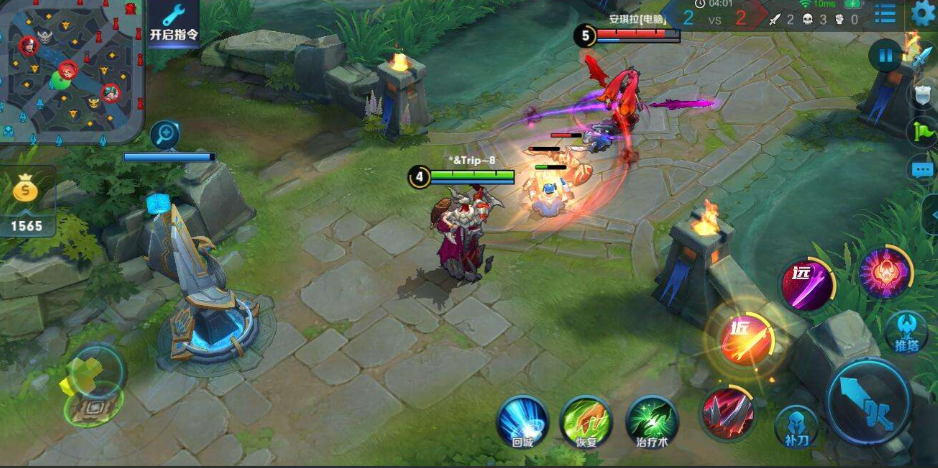Image resolution: width=938 pixels, height=468 pixels.
Task: Show the scoreboard list icon
Action: 885,13
